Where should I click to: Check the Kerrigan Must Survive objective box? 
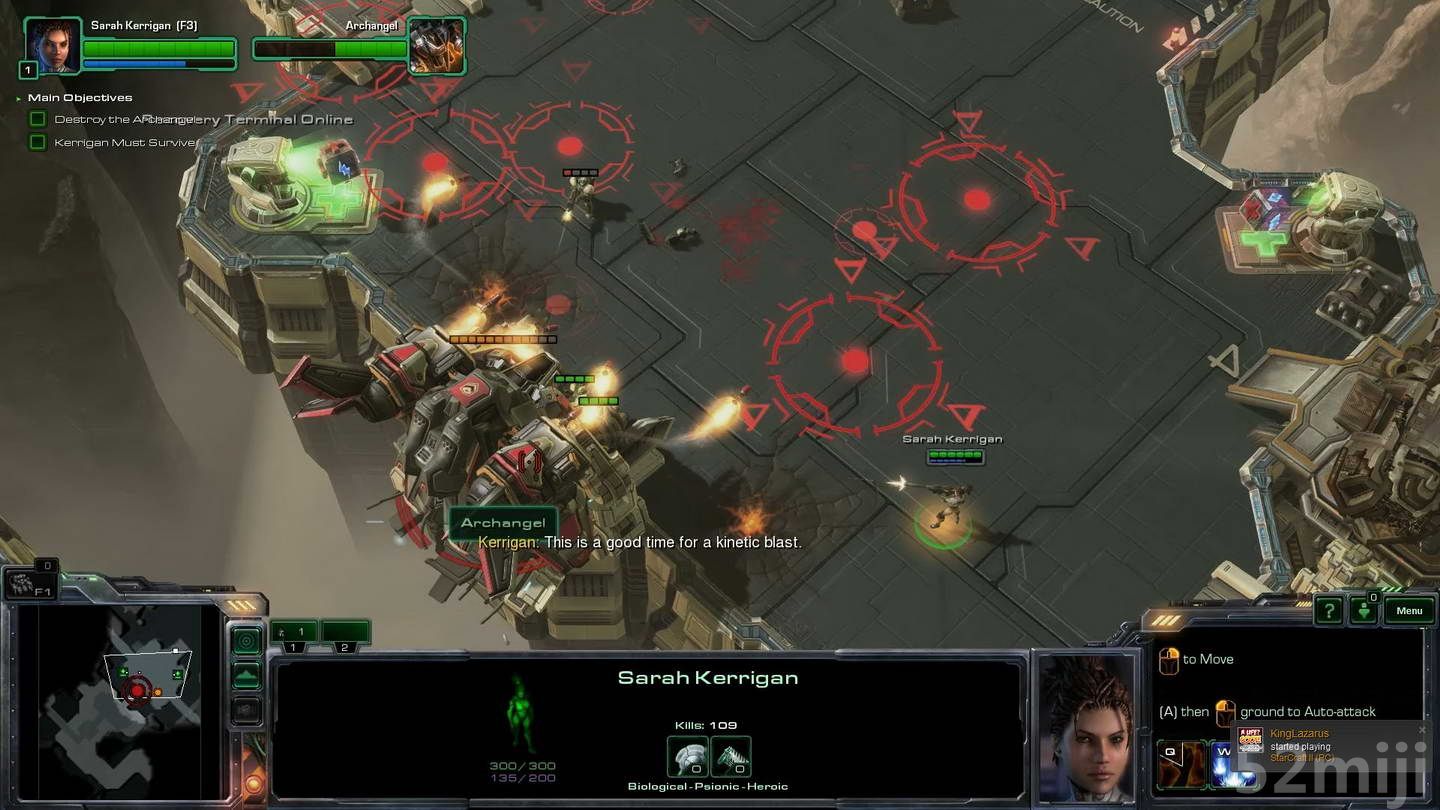click(37, 141)
